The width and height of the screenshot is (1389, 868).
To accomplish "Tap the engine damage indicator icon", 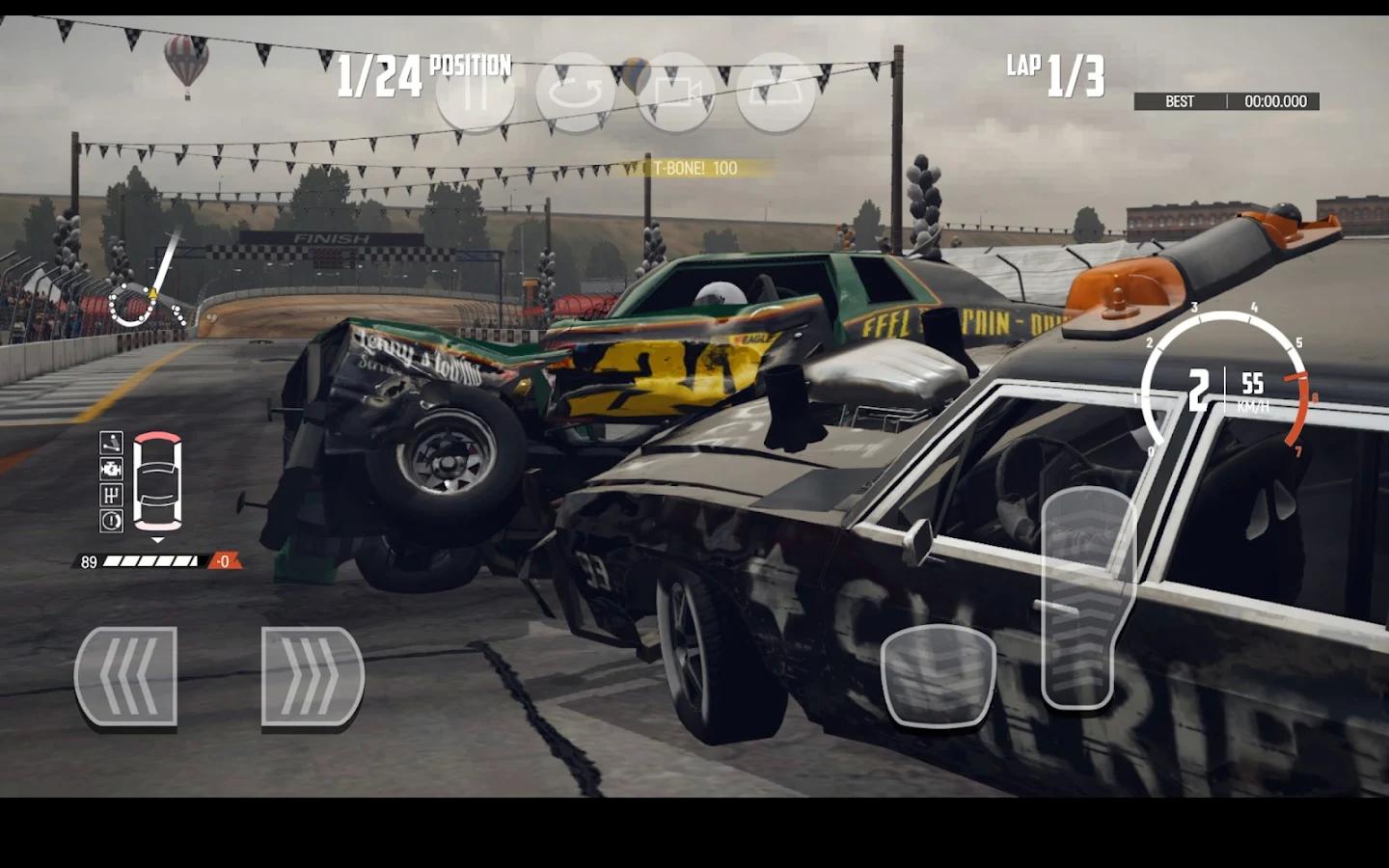I will point(109,470).
